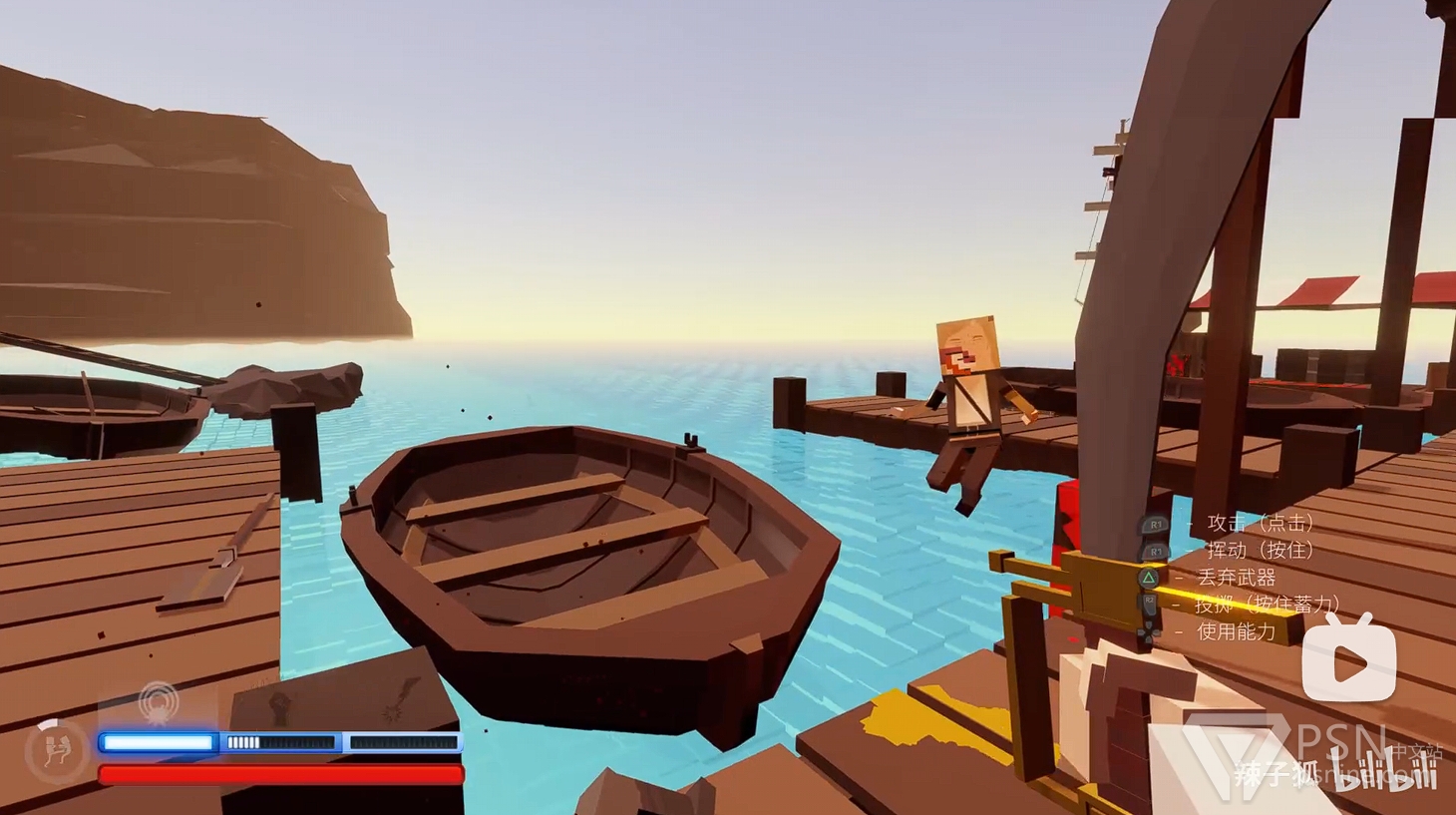Viewport: 1456px width, 815px height.
Task: Click the bilibili play button overlay
Action: [x=1349, y=660]
